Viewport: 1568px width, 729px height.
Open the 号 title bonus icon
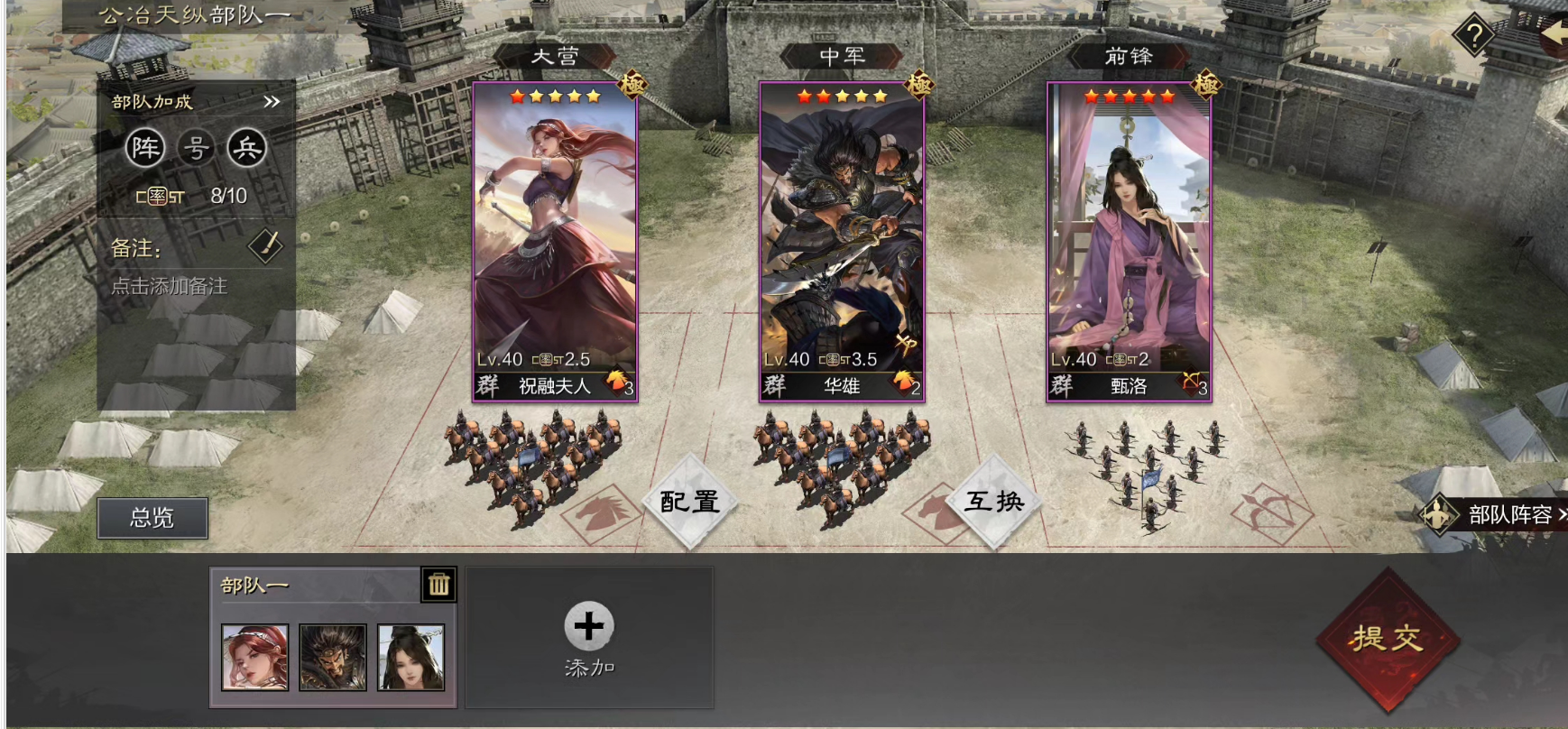[196, 148]
